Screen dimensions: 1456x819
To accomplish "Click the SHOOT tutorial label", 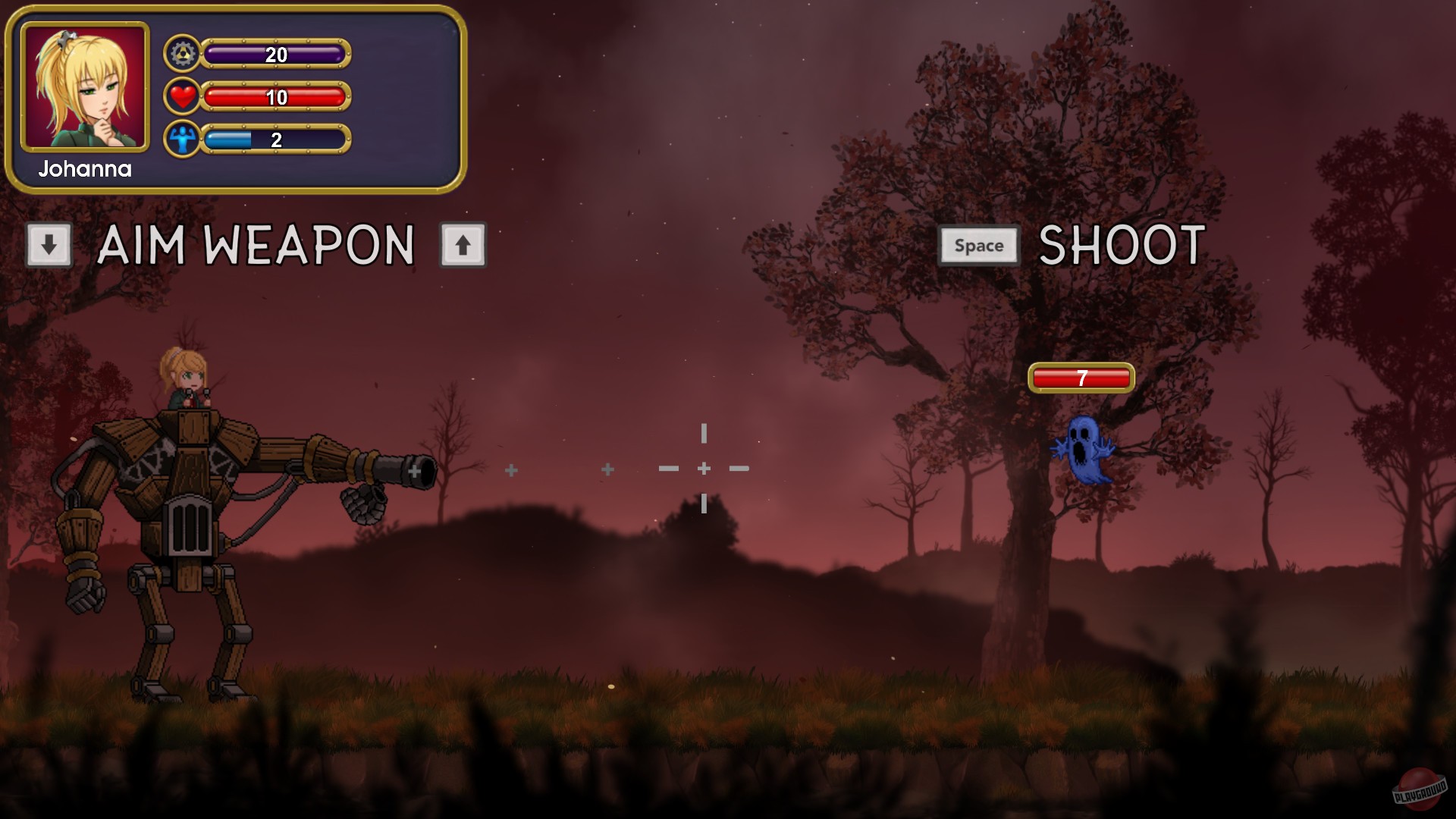I will [x=1121, y=243].
